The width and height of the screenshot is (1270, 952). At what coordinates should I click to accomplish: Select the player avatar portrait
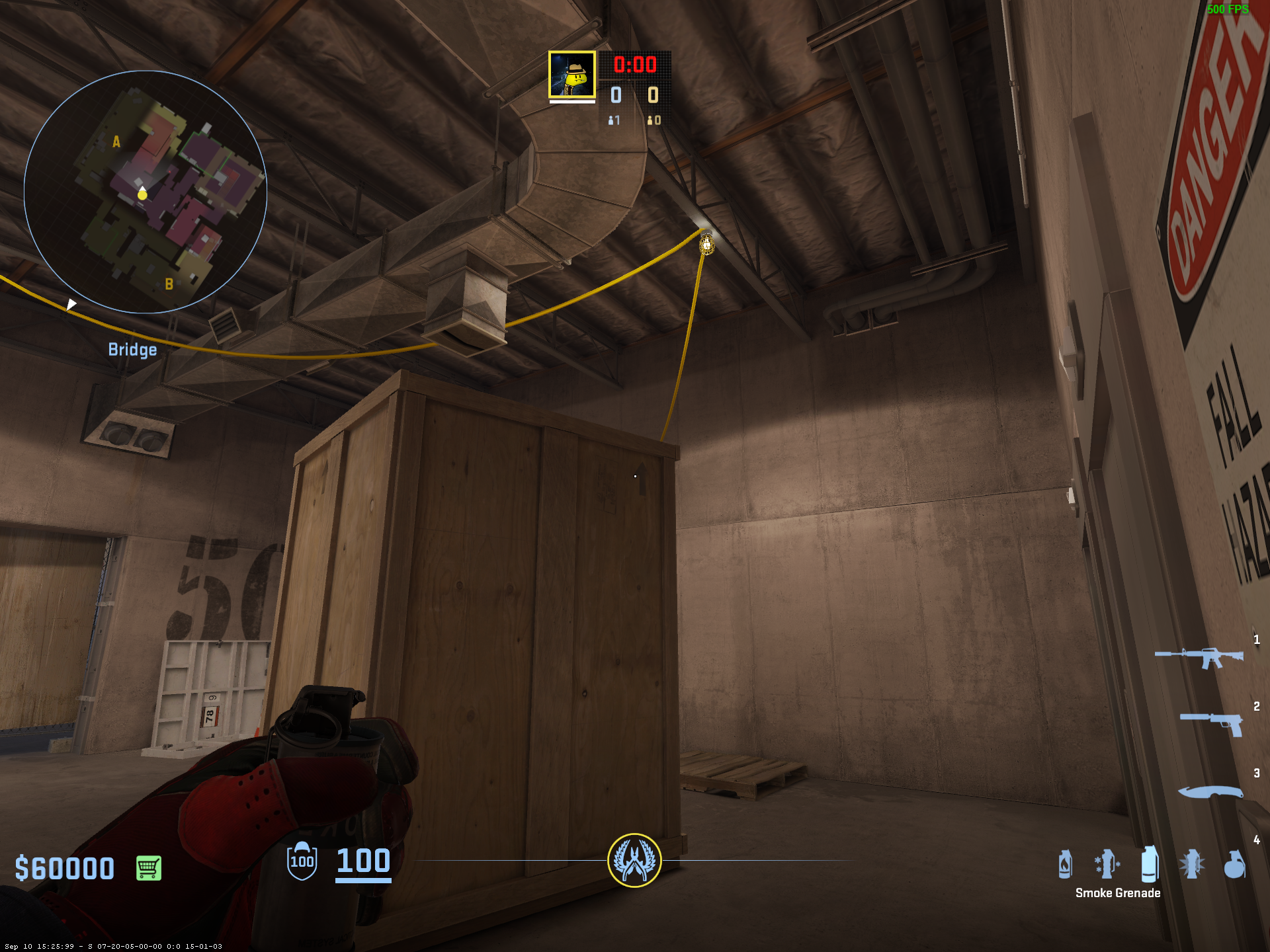pyautogui.click(x=572, y=75)
